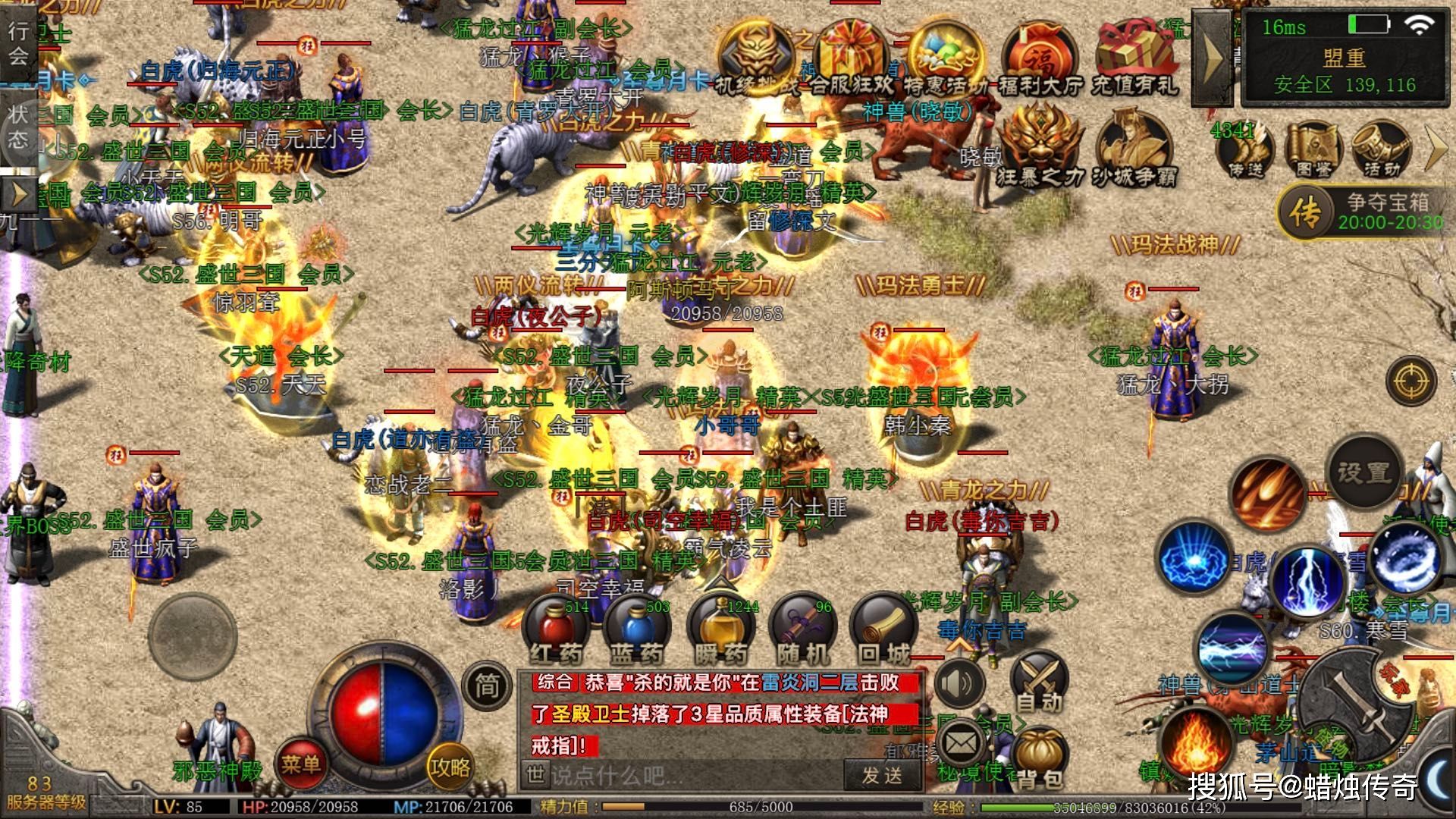
Task: Use the 蓝药 blue potion slot
Action: pos(638,630)
